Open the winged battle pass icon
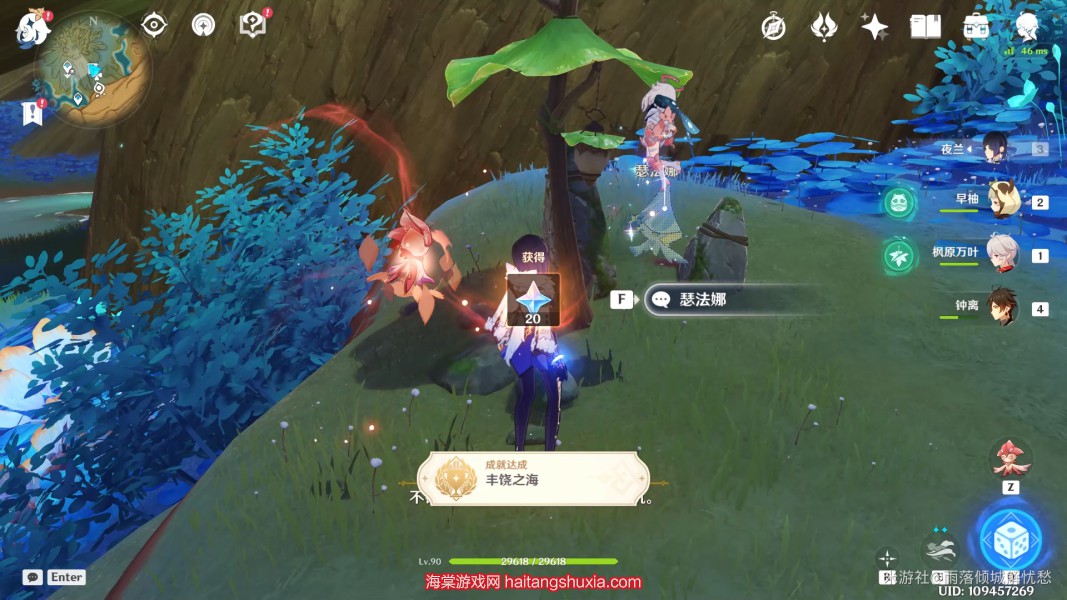 (823, 27)
